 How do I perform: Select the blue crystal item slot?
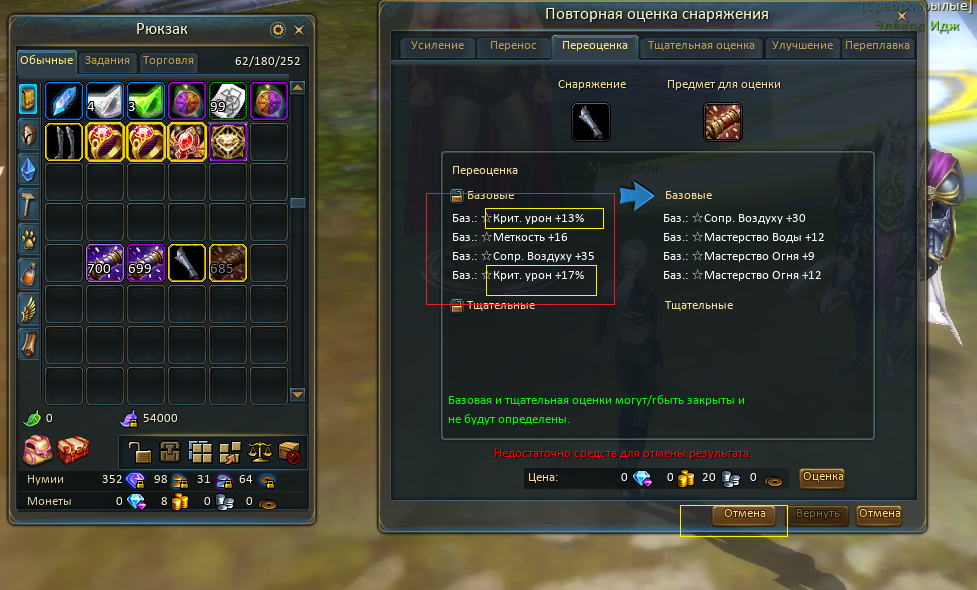click(x=65, y=101)
